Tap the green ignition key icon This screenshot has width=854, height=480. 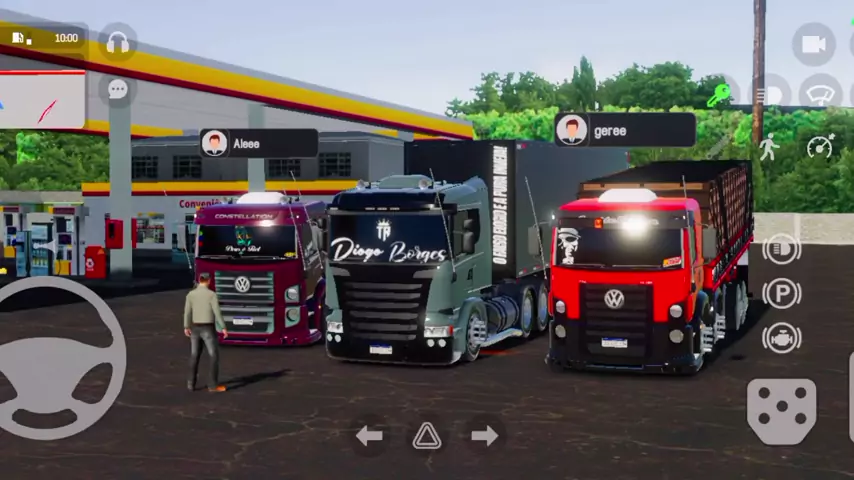[x=719, y=95]
